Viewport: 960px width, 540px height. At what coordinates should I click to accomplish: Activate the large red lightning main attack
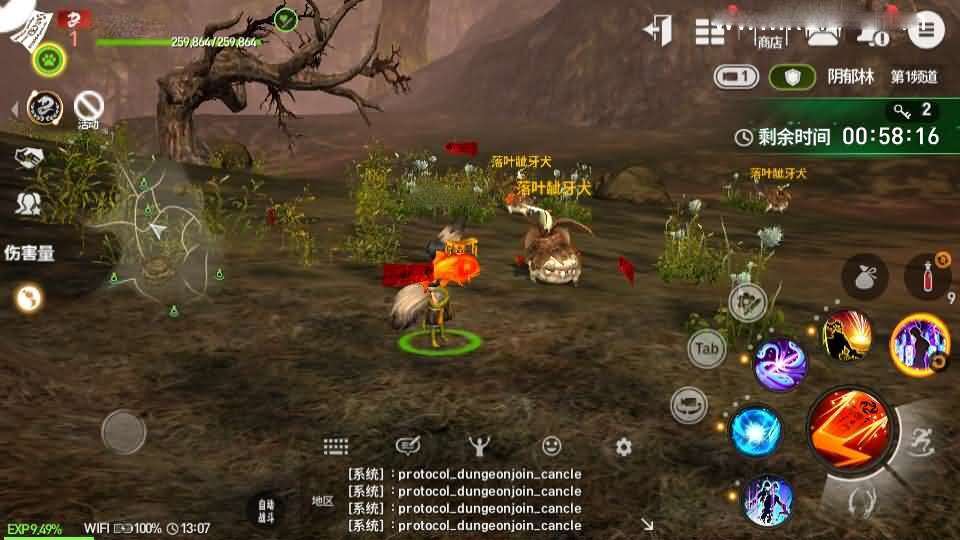(x=848, y=428)
